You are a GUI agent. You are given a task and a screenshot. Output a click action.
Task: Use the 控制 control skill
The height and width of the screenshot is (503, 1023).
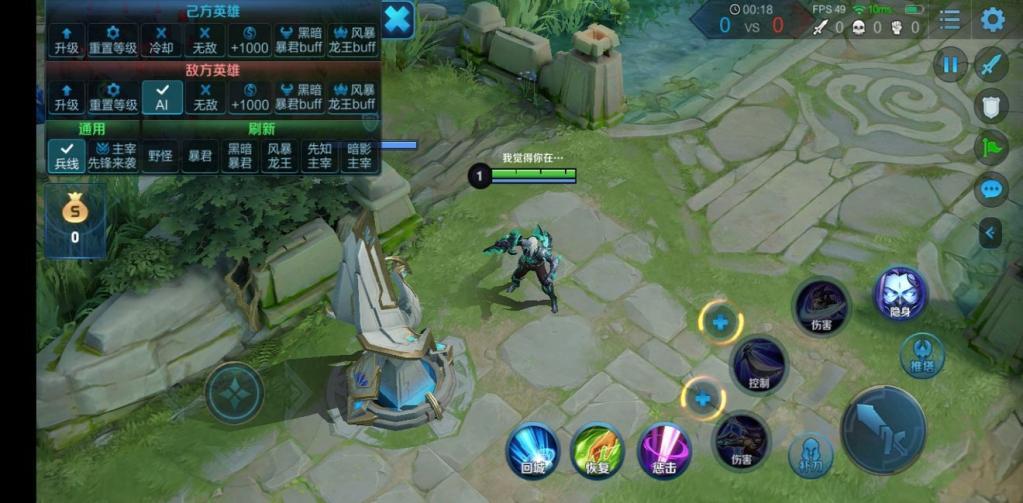759,365
